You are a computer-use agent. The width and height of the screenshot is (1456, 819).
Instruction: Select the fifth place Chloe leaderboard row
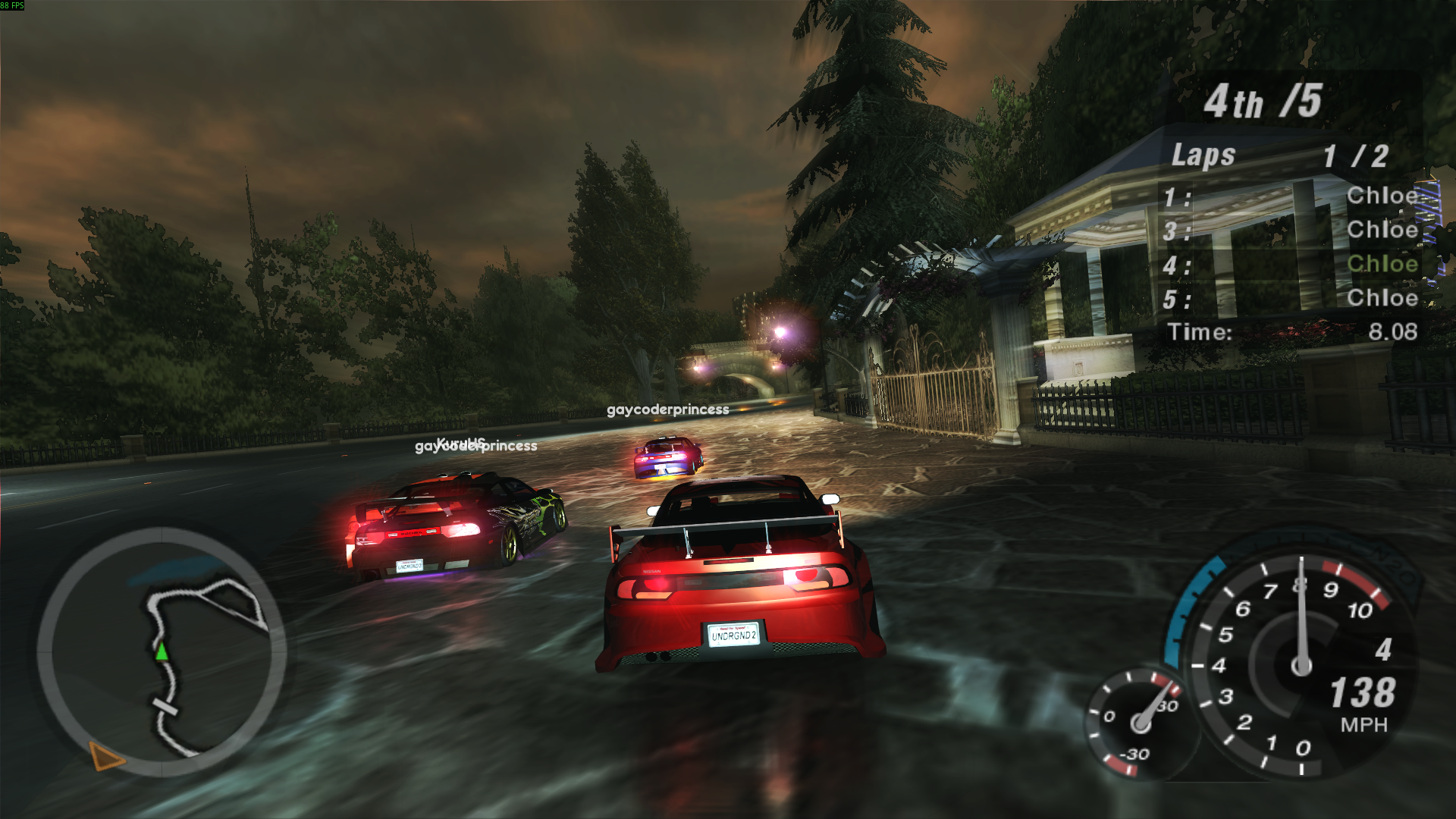pyautogui.click(x=1291, y=299)
